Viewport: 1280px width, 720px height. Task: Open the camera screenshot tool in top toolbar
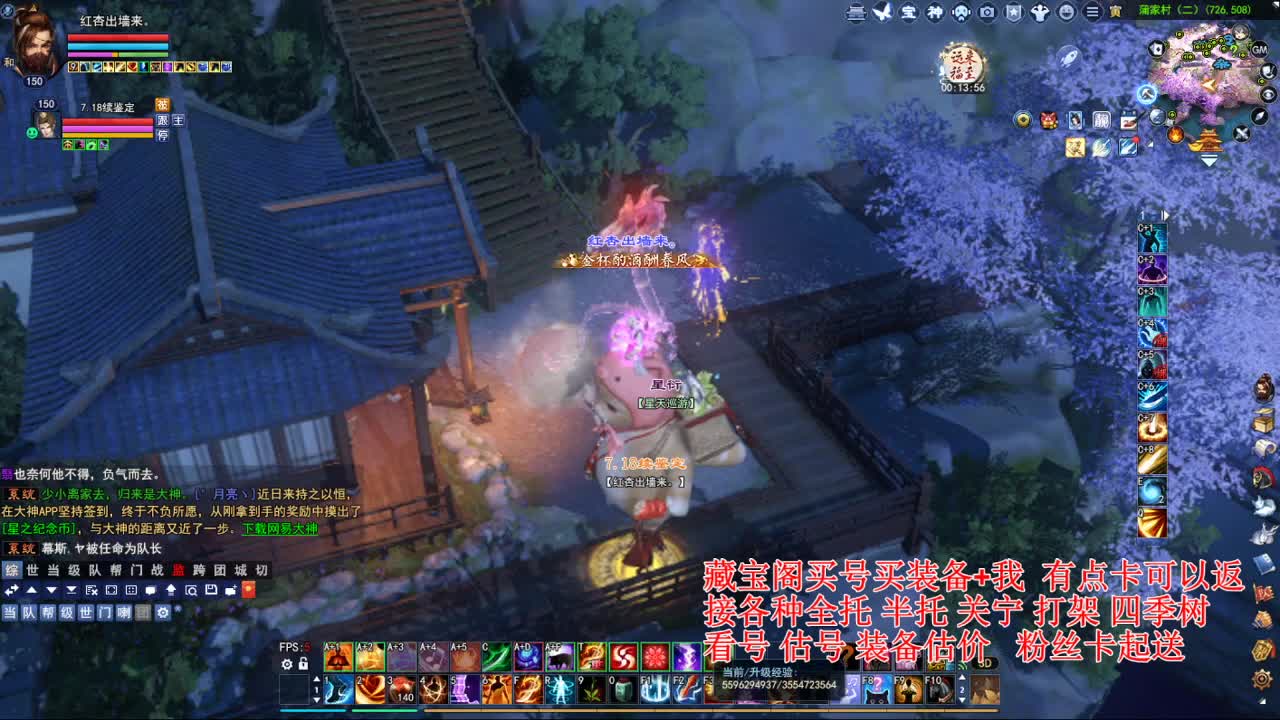click(x=987, y=12)
